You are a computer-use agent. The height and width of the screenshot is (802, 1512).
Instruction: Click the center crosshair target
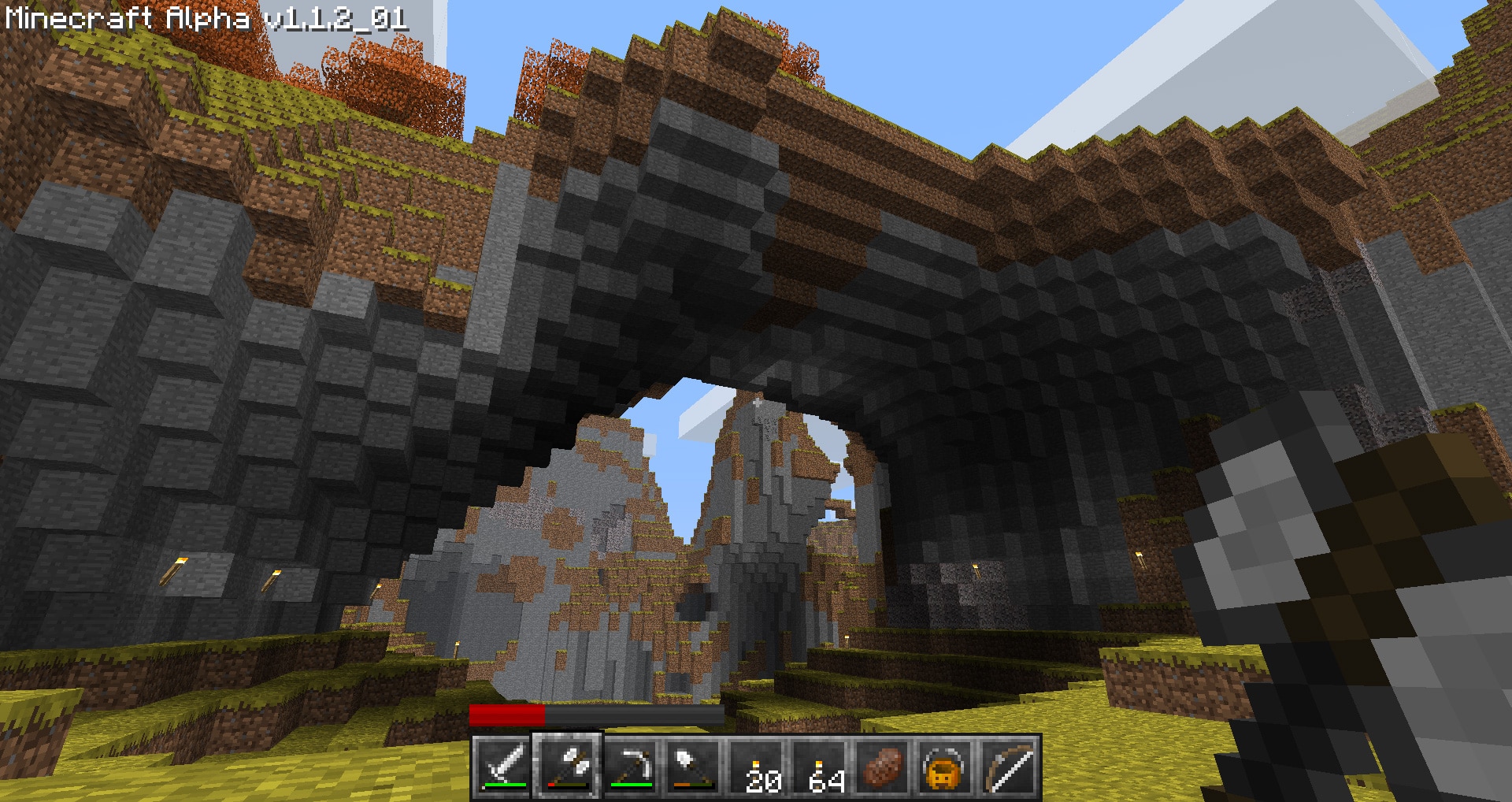pos(756,401)
